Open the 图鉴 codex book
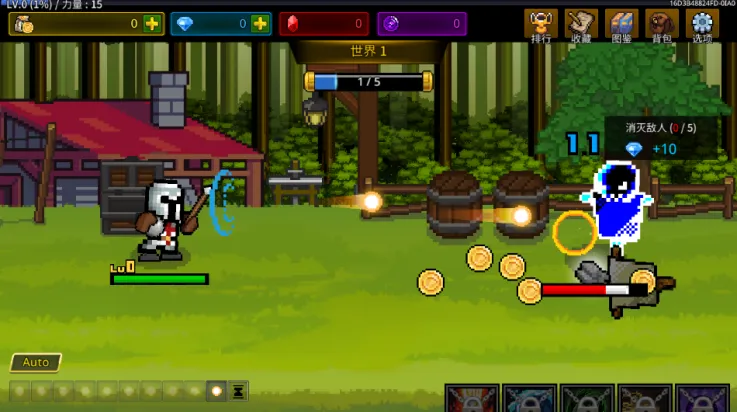Screen dimensions: 737x412 (621, 26)
